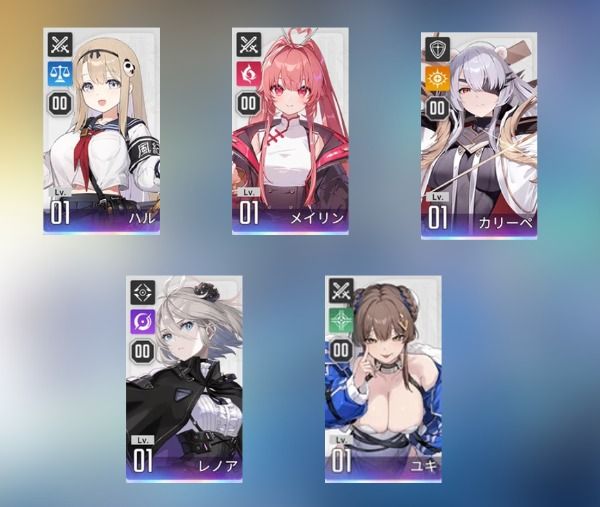This screenshot has height=507, width=600.
Task: Pick the カリーペ character card
Action: [478, 135]
